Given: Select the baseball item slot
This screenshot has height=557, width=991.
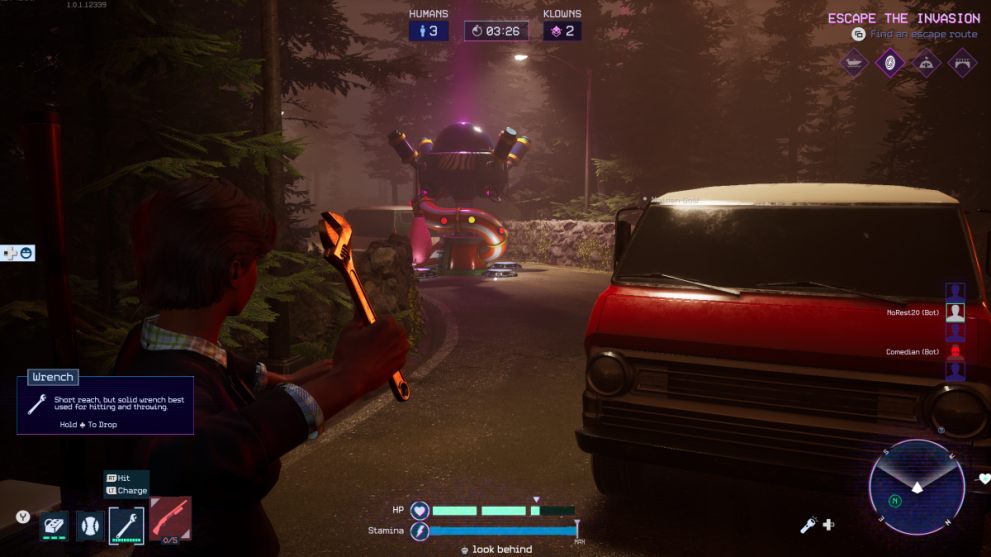Looking at the screenshot, I should [x=90, y=524].
